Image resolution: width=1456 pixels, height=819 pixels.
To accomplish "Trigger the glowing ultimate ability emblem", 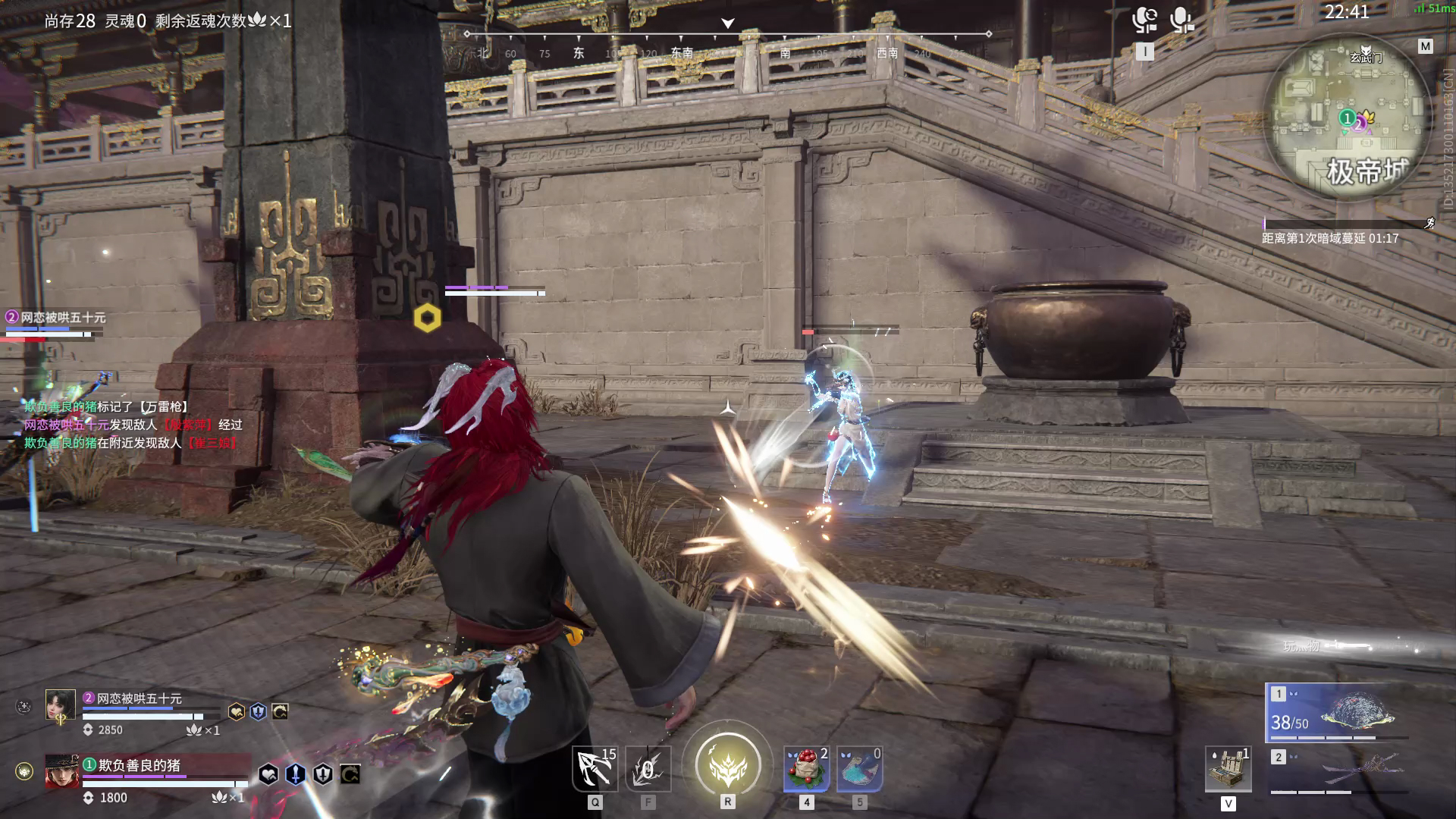I will tap(727, 764).
